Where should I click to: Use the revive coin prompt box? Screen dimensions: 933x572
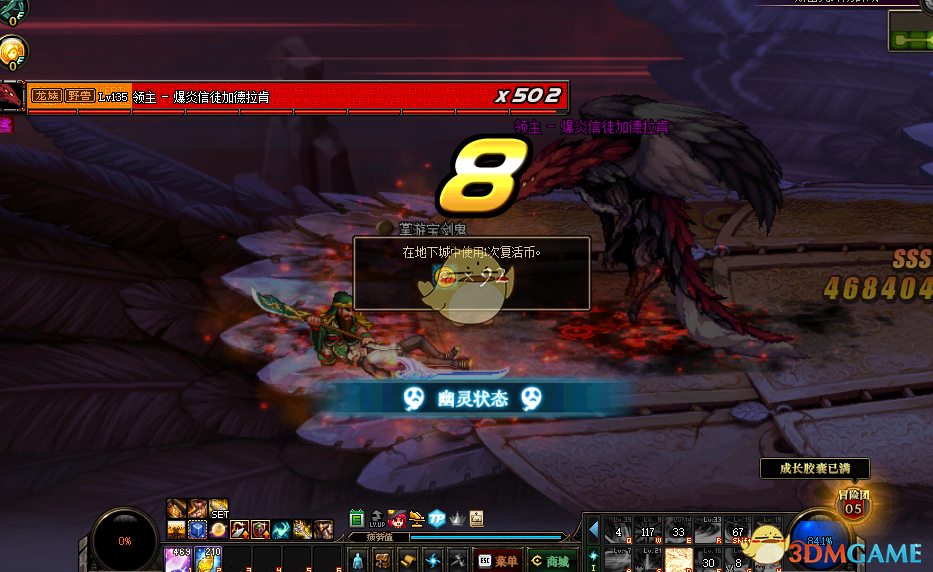click(x=471, y=272)
